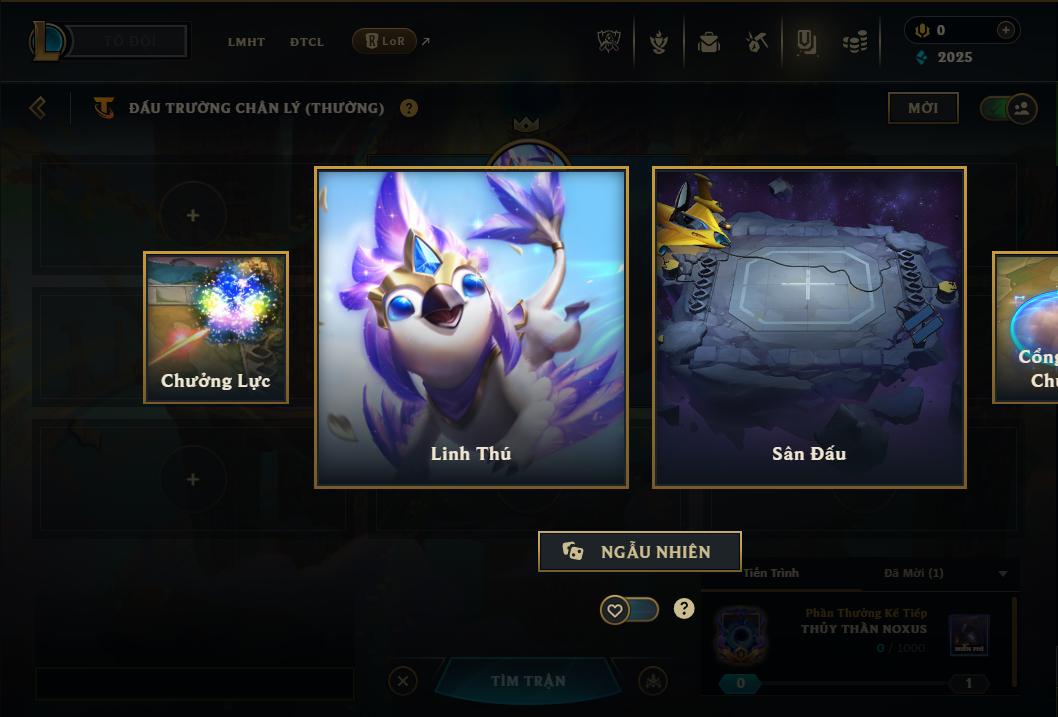Click the game mode info question mark

(409, 108)
